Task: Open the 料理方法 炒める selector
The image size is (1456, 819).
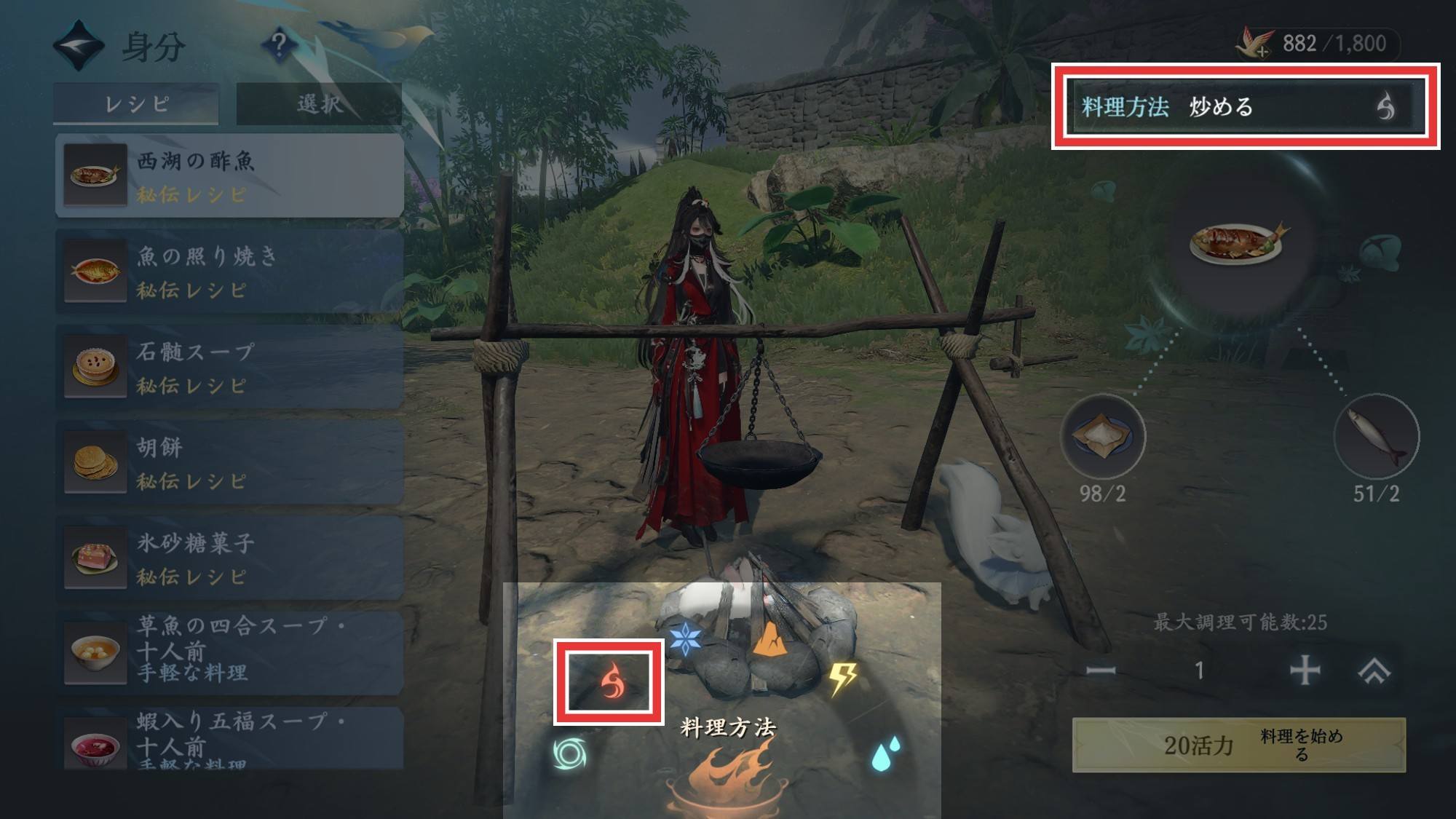Action: (x=1245, y=107)
